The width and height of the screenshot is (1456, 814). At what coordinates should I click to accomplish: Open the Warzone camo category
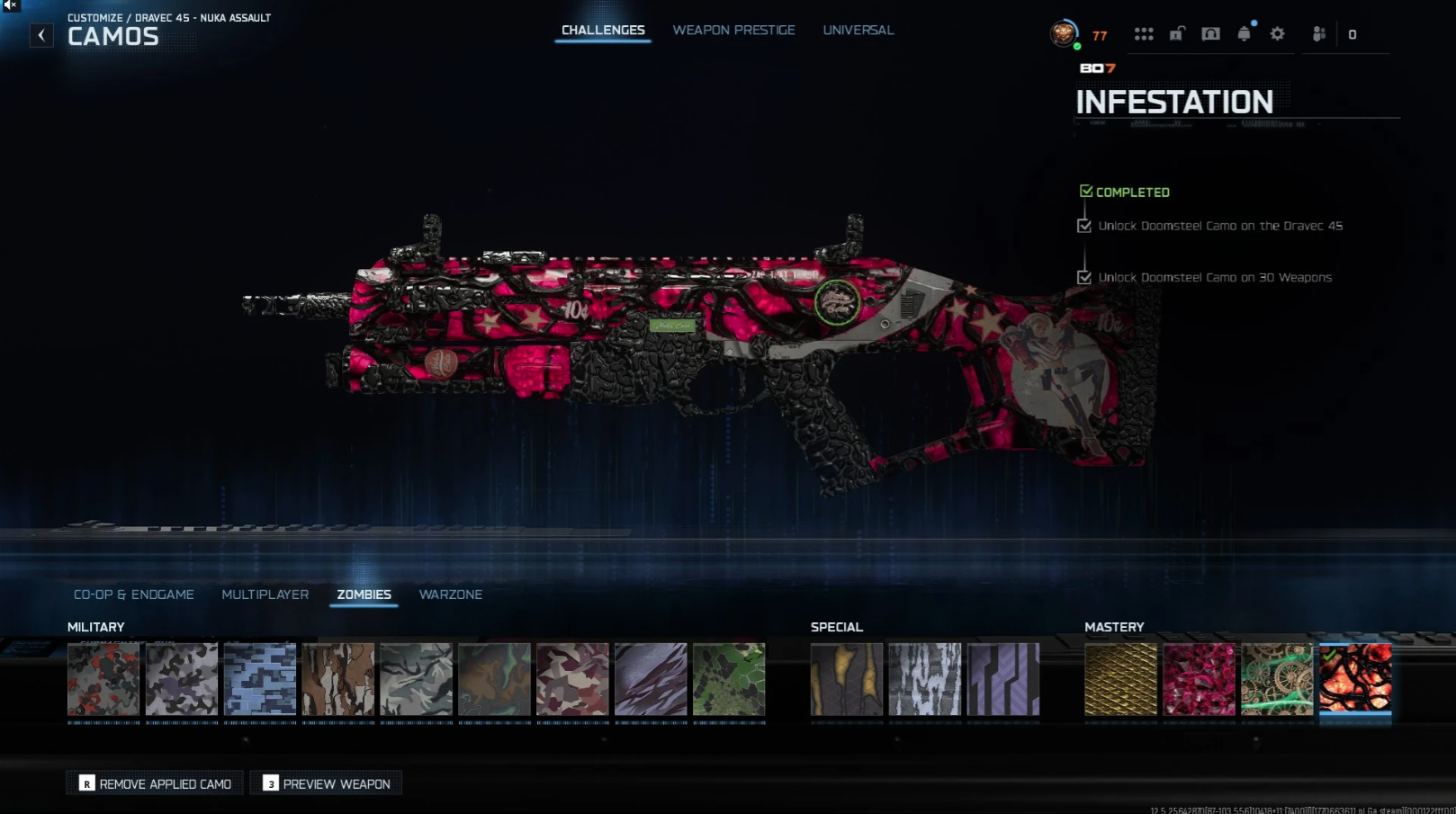point(450,595)
